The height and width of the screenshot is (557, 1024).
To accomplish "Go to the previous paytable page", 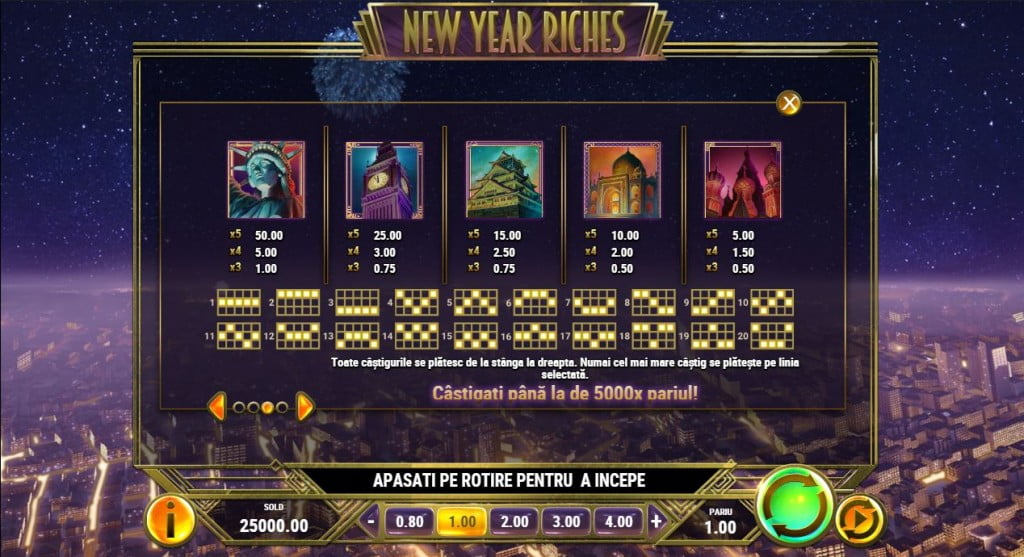I will (x=217, y=406).
